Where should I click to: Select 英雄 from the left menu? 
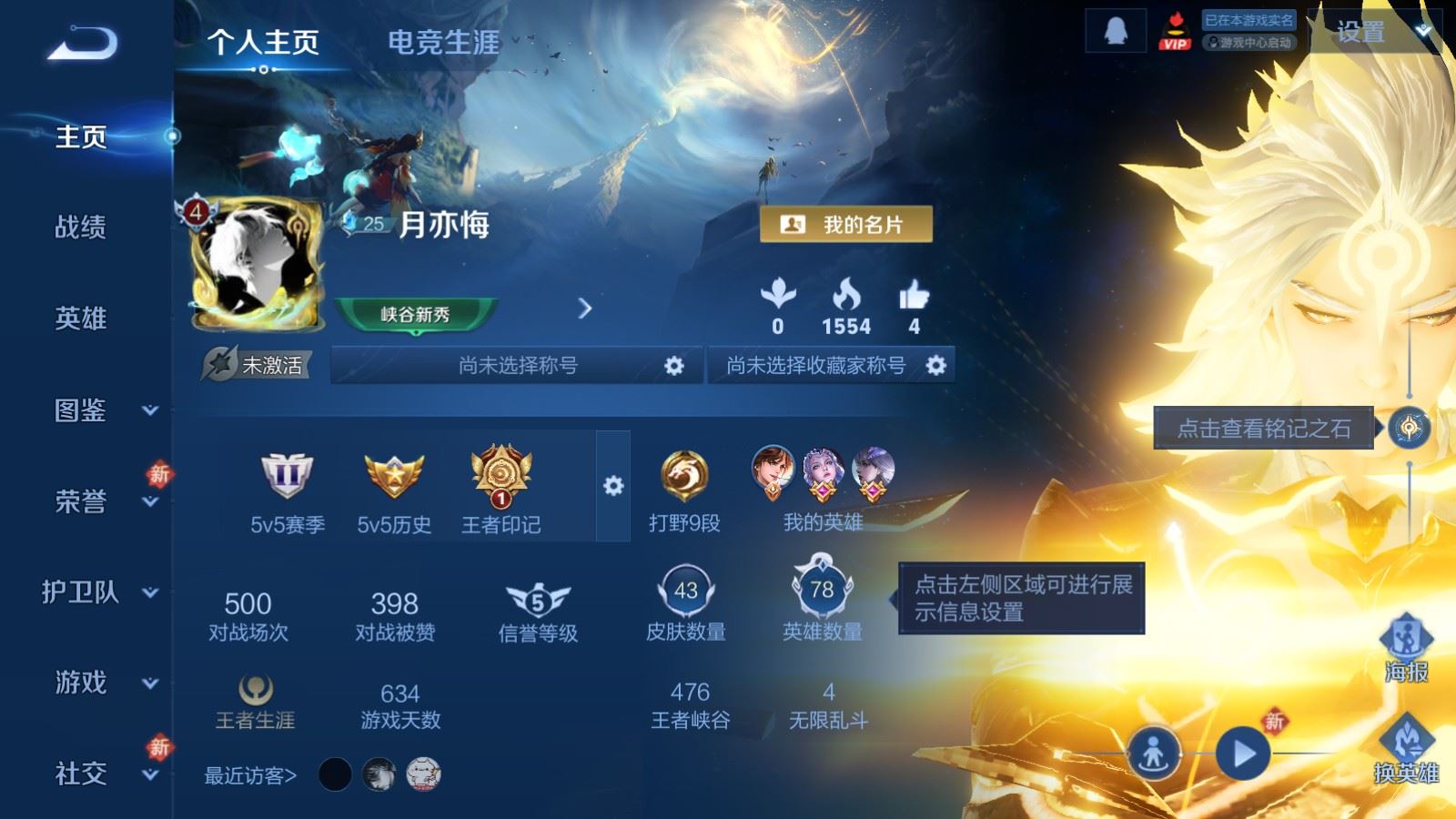point(81,318)
